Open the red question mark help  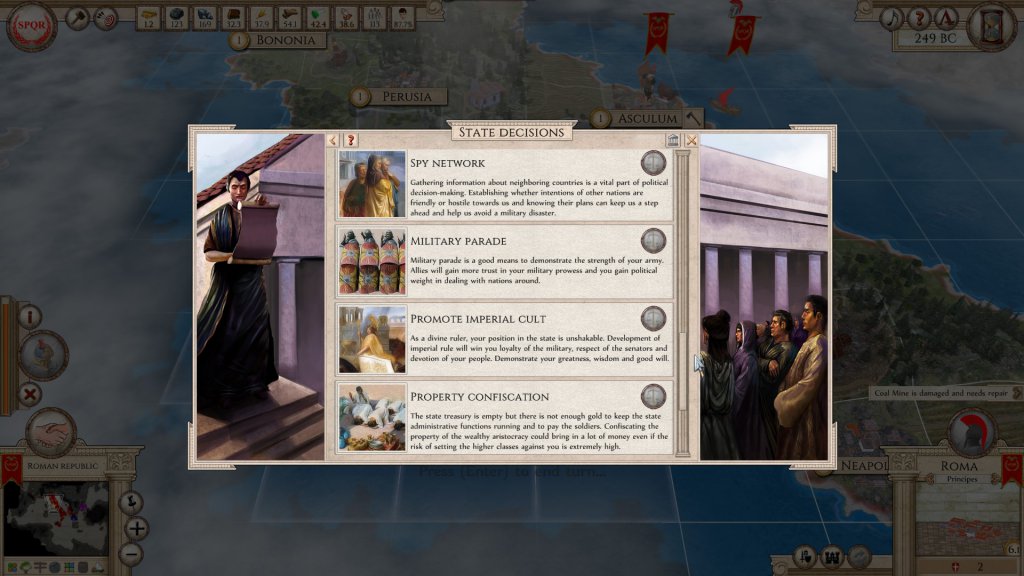351,140
